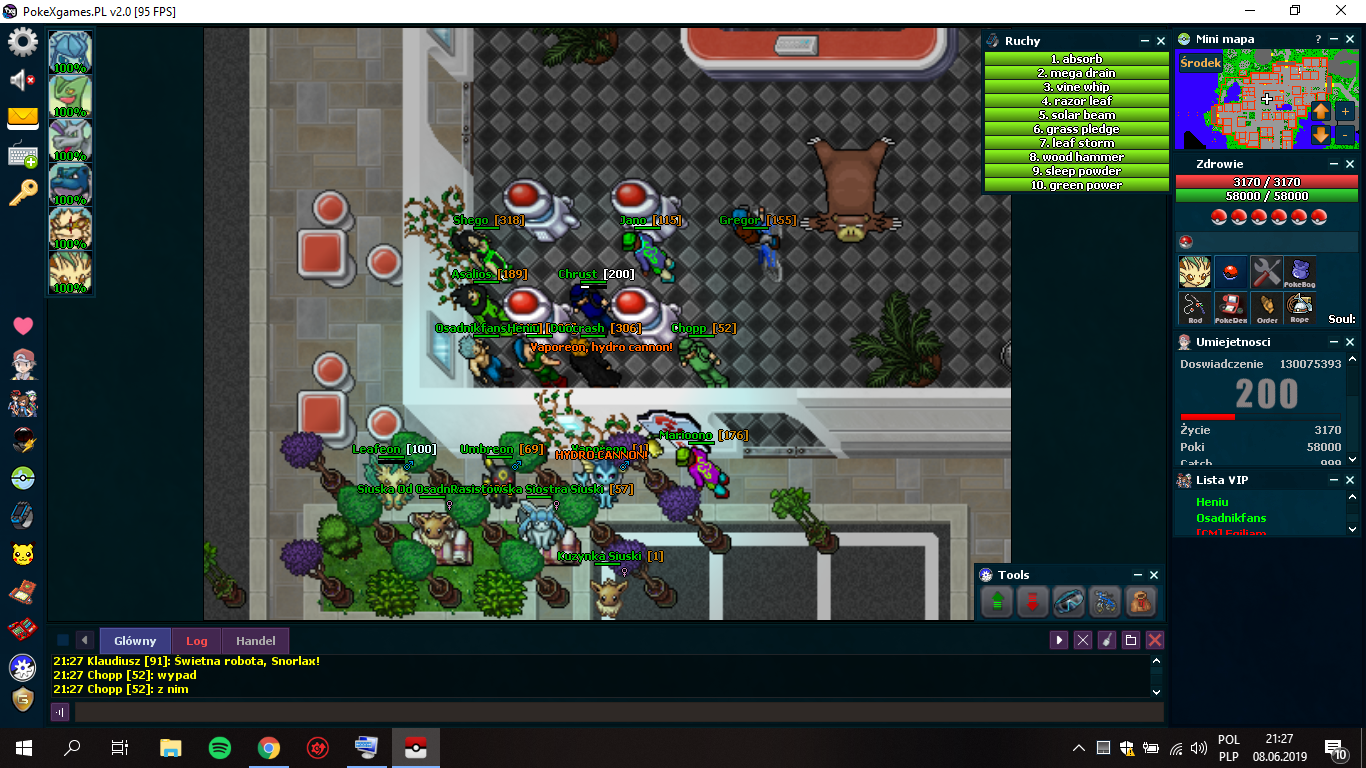Activate the Order command icon
The height and width of the screenshot is (768, 1366).
pos(1265,308)
